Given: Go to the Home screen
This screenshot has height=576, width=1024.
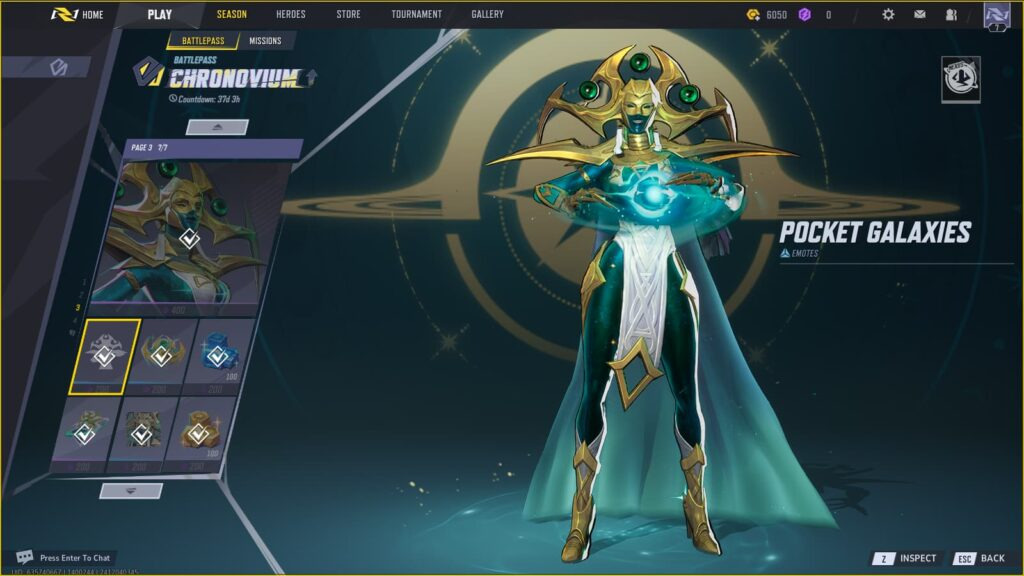Looking at the screenshot, I should 78,15.
